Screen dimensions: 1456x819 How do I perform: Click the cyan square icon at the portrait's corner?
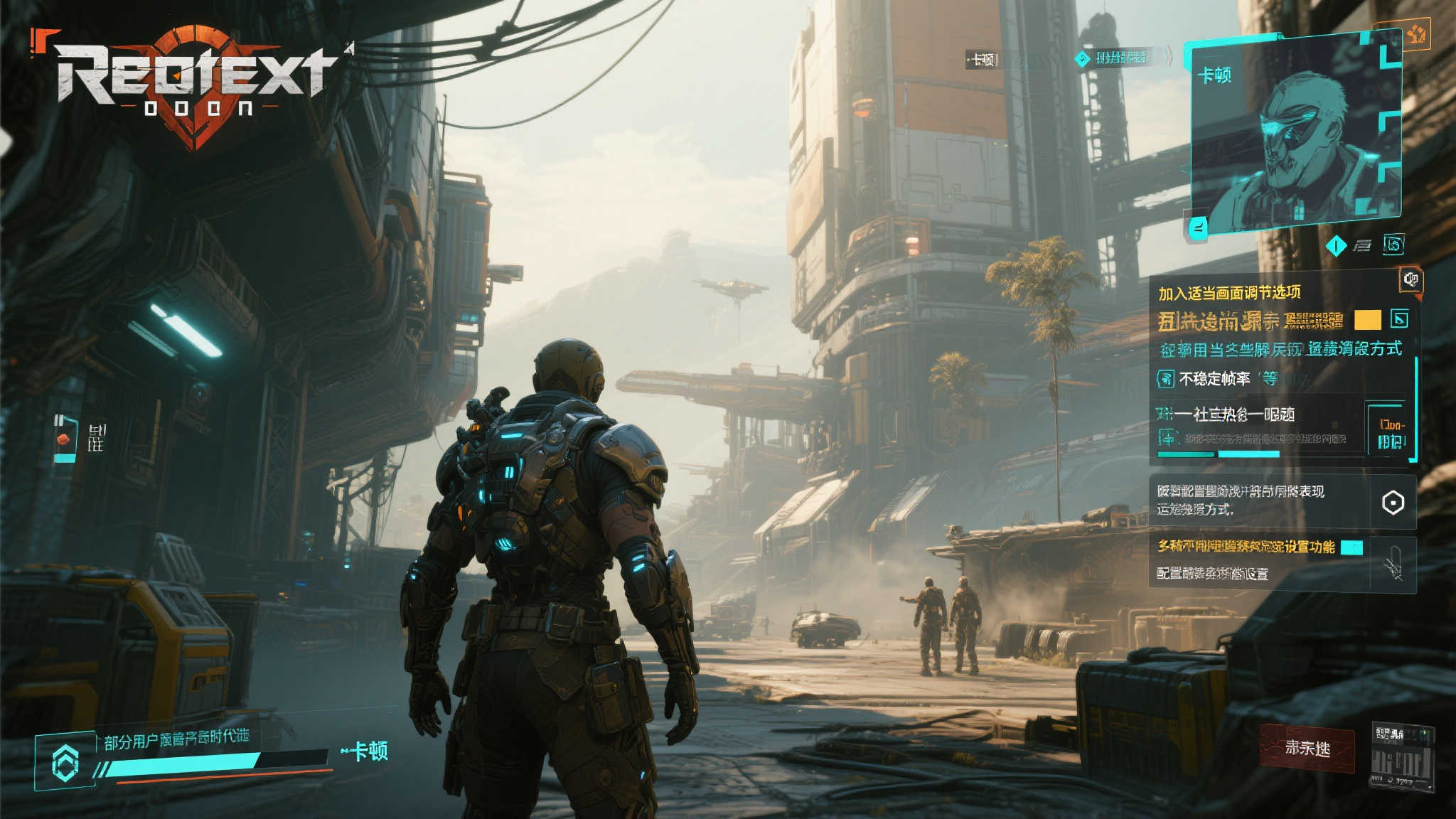click(1198, 228)
